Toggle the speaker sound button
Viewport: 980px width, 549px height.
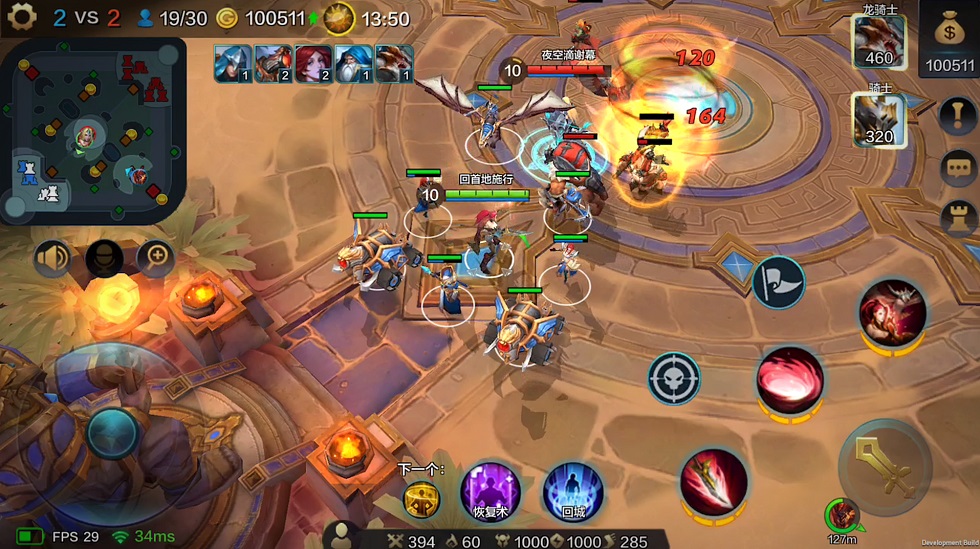tap(53, 259)
